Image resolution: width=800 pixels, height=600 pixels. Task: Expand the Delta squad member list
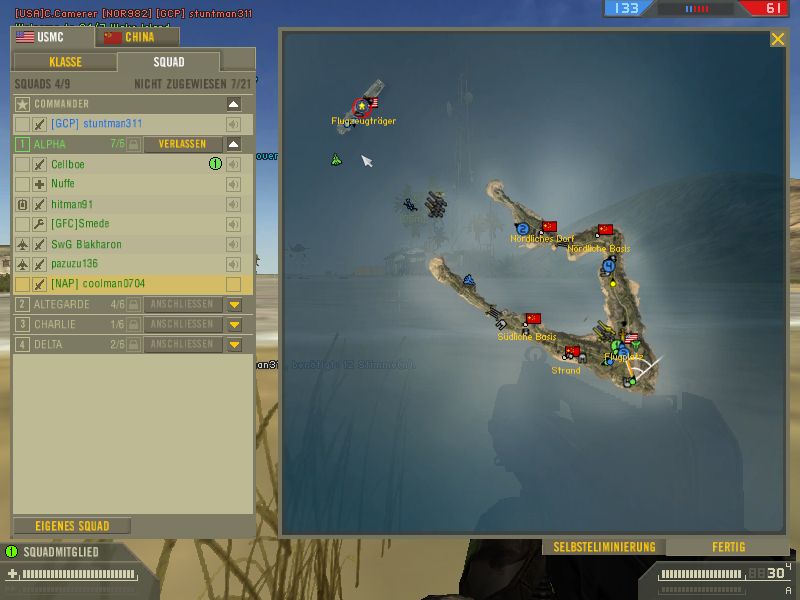234,344
